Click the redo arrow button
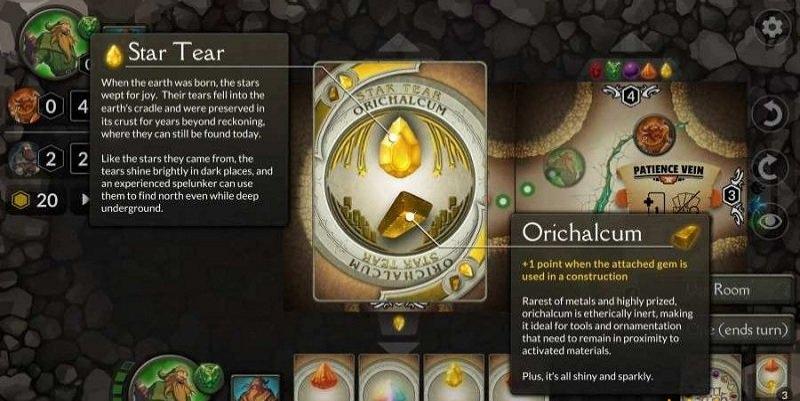The image size is (800, 401). click(771, 166)
